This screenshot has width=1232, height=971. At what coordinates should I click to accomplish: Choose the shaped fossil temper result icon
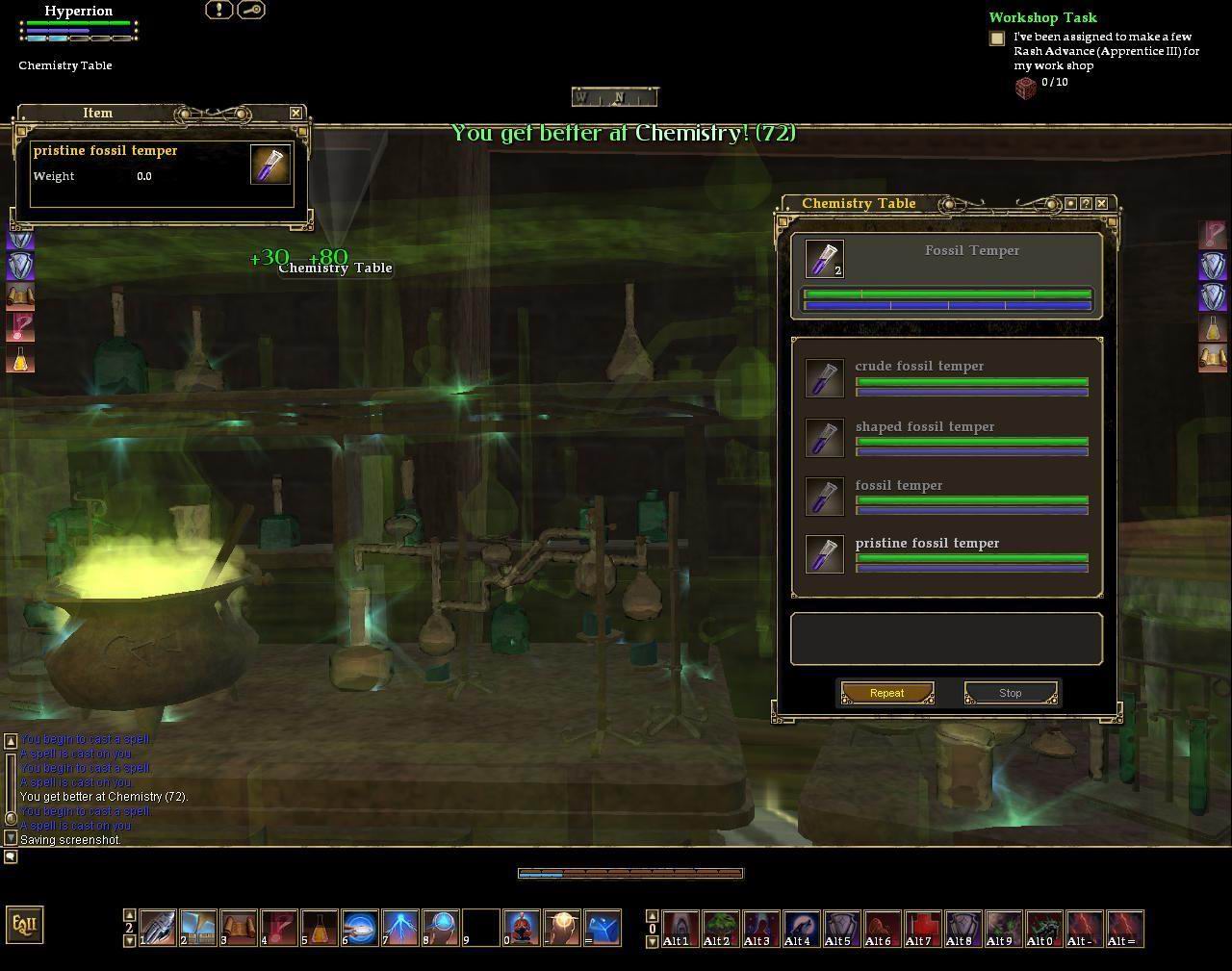coord(824,438)
